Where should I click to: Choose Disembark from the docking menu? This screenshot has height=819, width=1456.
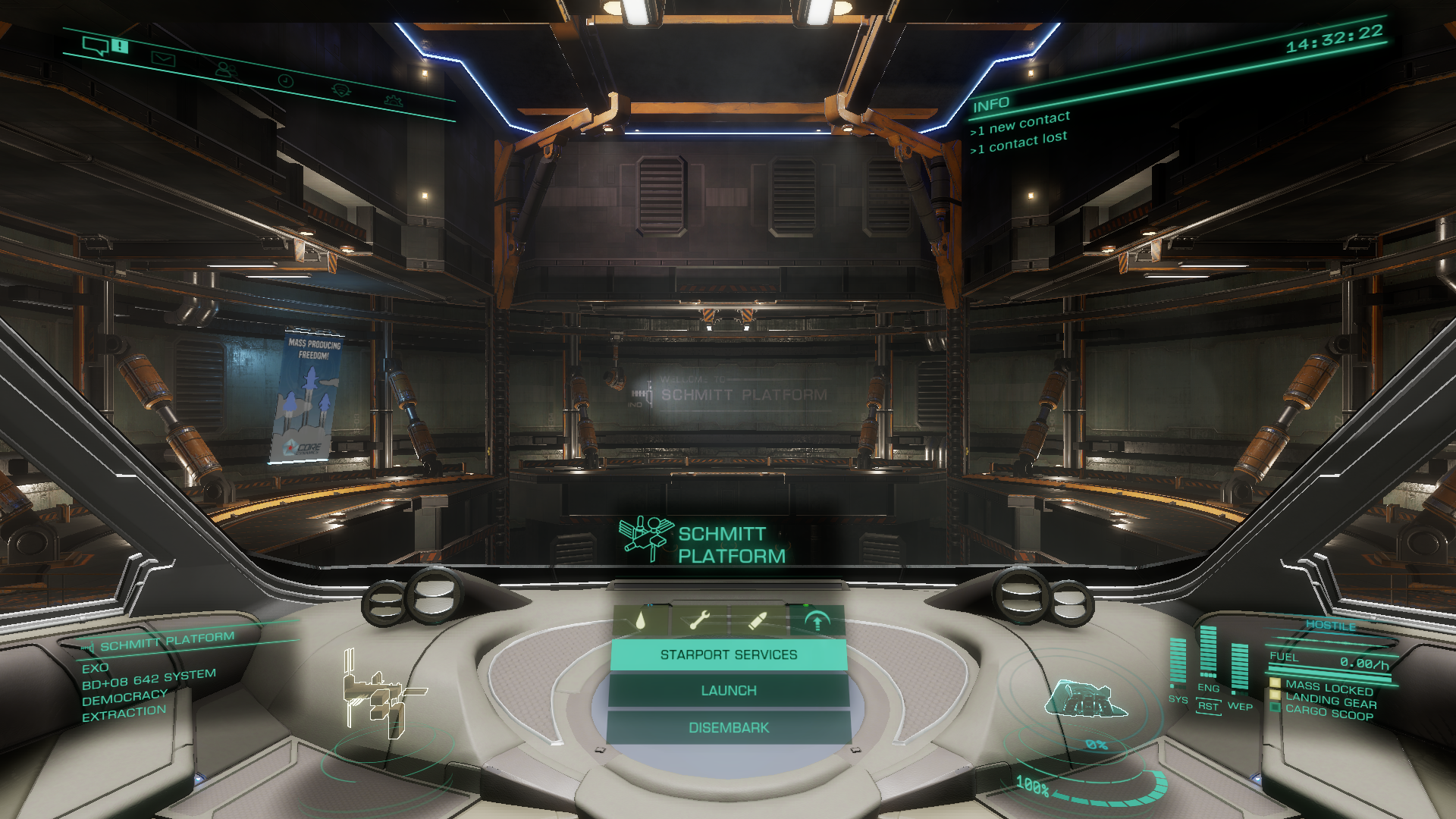pos(728,728)
